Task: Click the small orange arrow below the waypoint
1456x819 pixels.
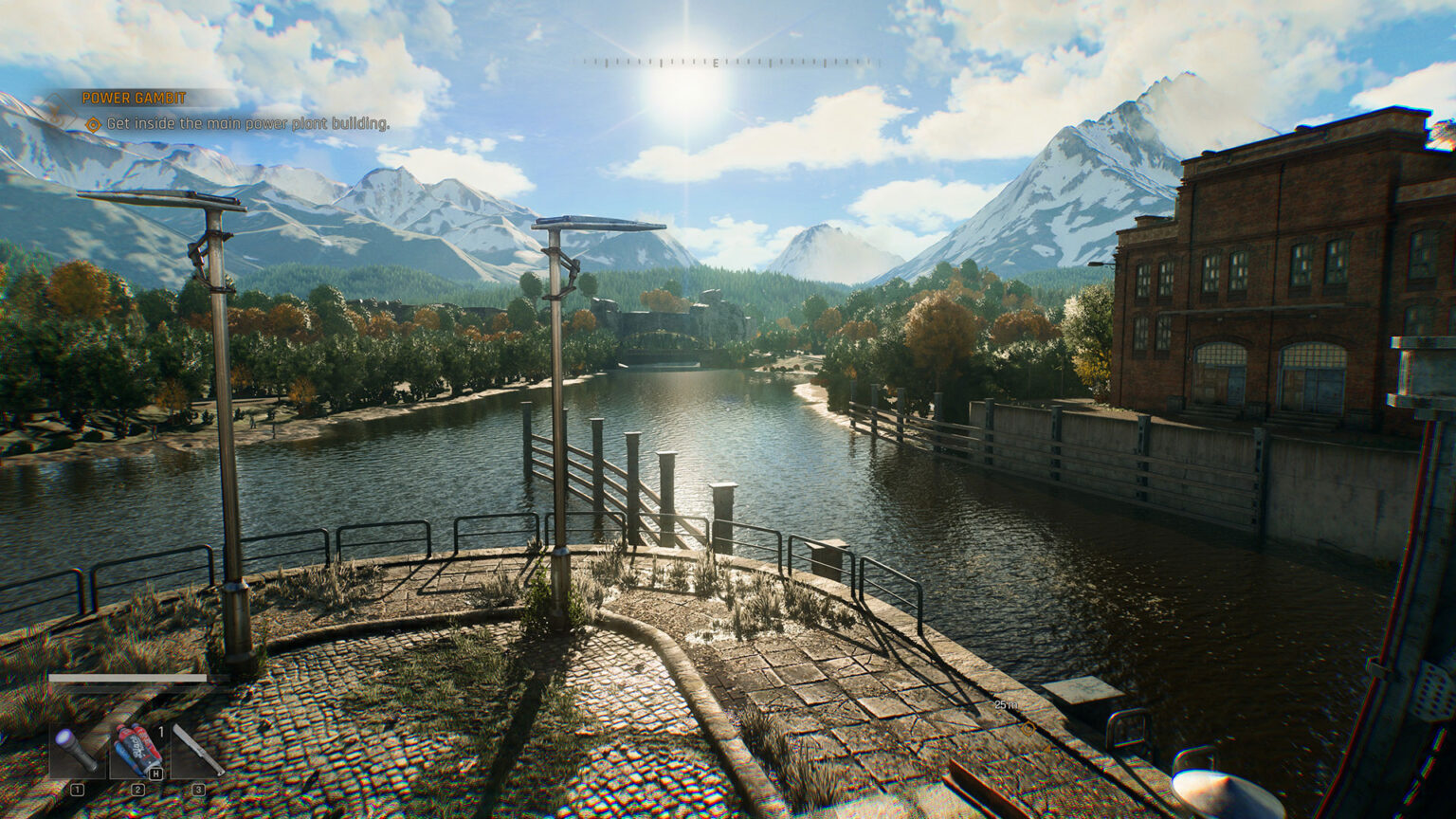Action: 1049,747
